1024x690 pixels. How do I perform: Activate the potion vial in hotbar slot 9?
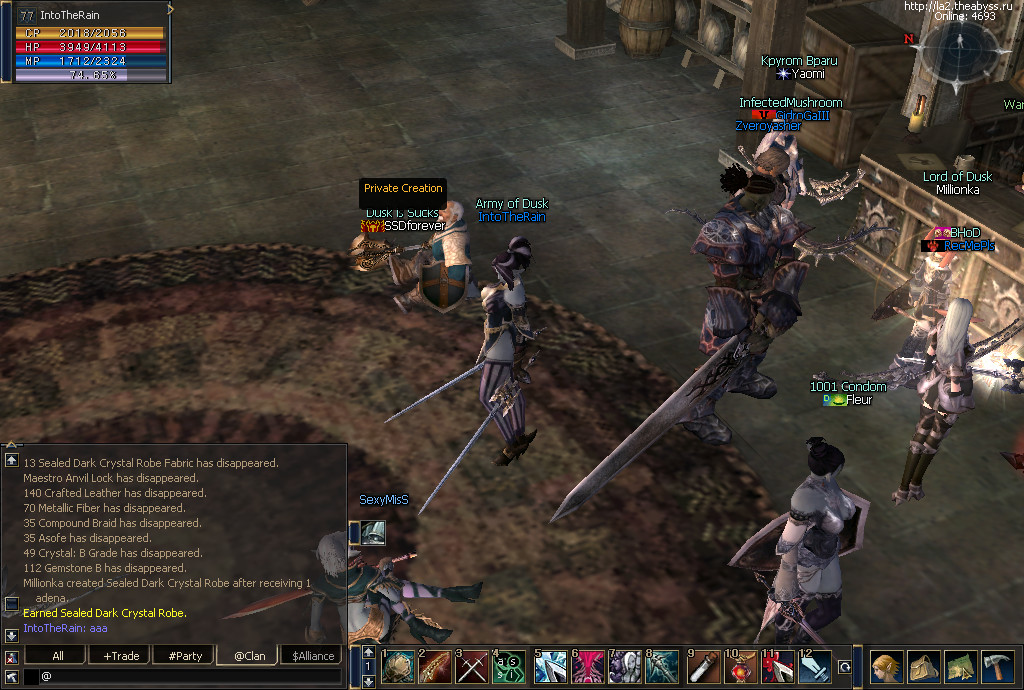tap(703, 667)
